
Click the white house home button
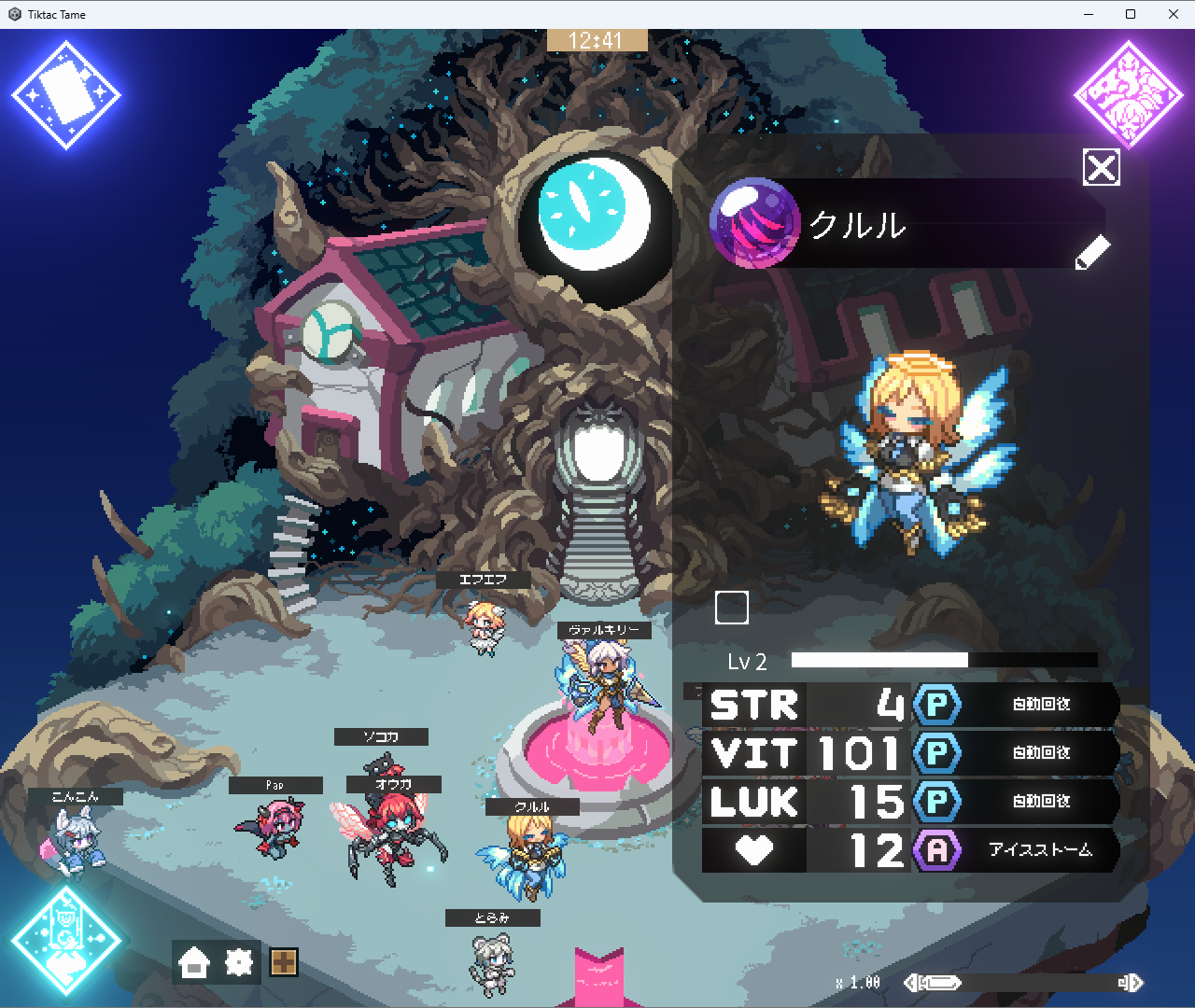[194, 962]
